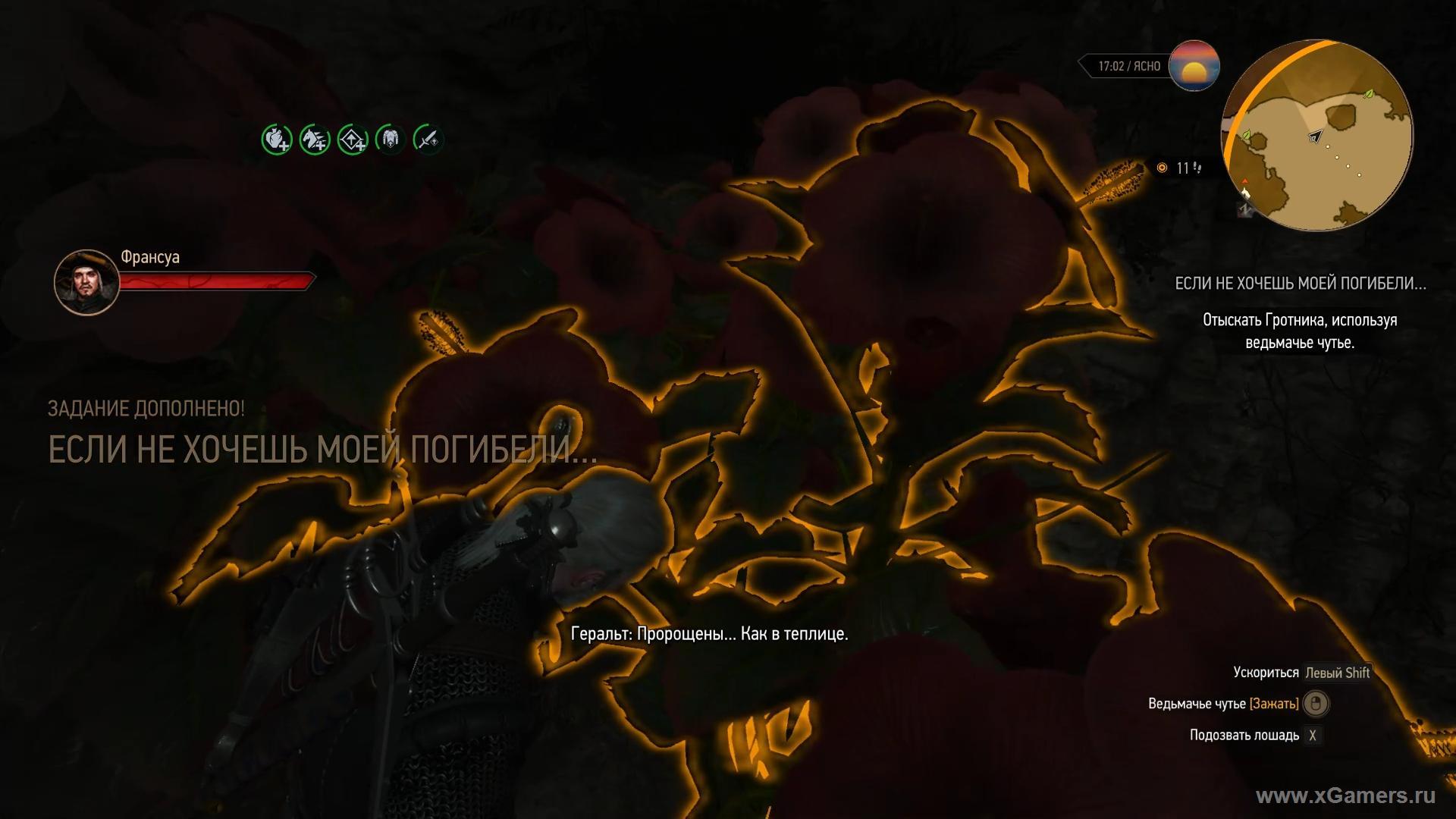The height and width of the screenshot is (819, 1456).
Task: Click the heart-with-plus buff icon
Action: pyautogui.click(x=277, y=140)
